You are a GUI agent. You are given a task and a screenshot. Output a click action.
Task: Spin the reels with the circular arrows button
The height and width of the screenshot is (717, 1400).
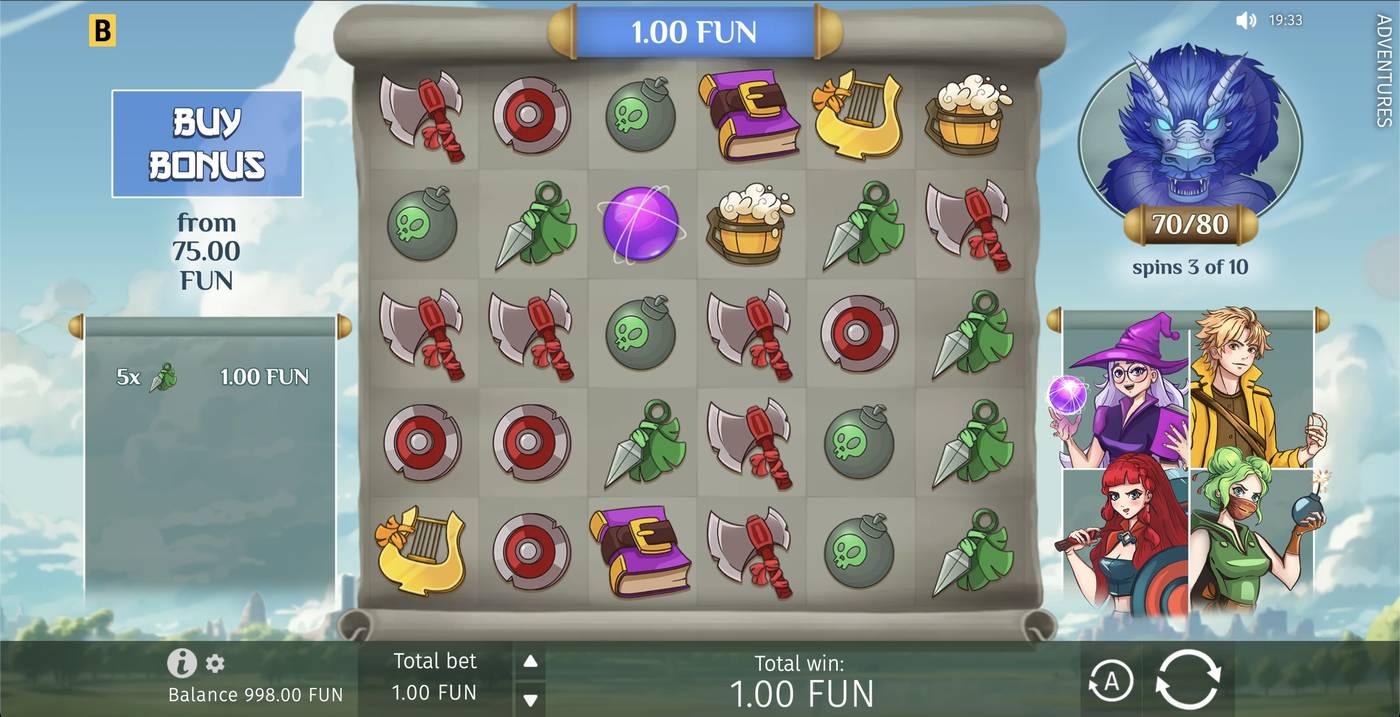1187,680
